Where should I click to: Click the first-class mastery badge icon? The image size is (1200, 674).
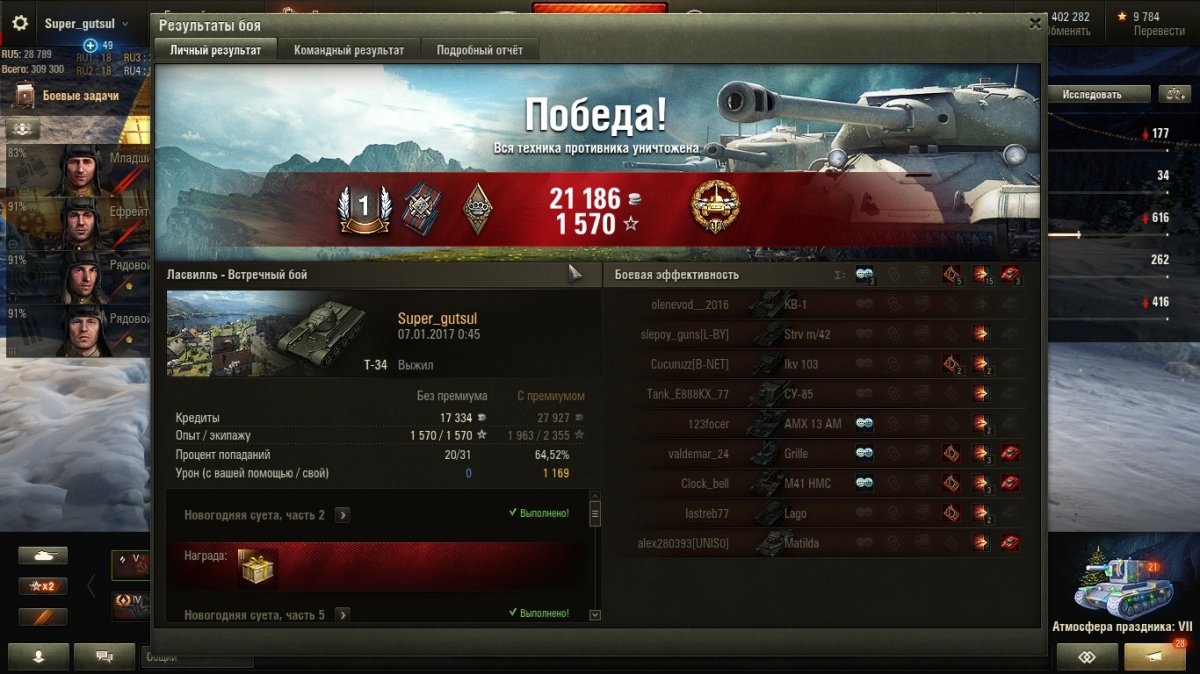pyautogui.click(x=363, y=208)
